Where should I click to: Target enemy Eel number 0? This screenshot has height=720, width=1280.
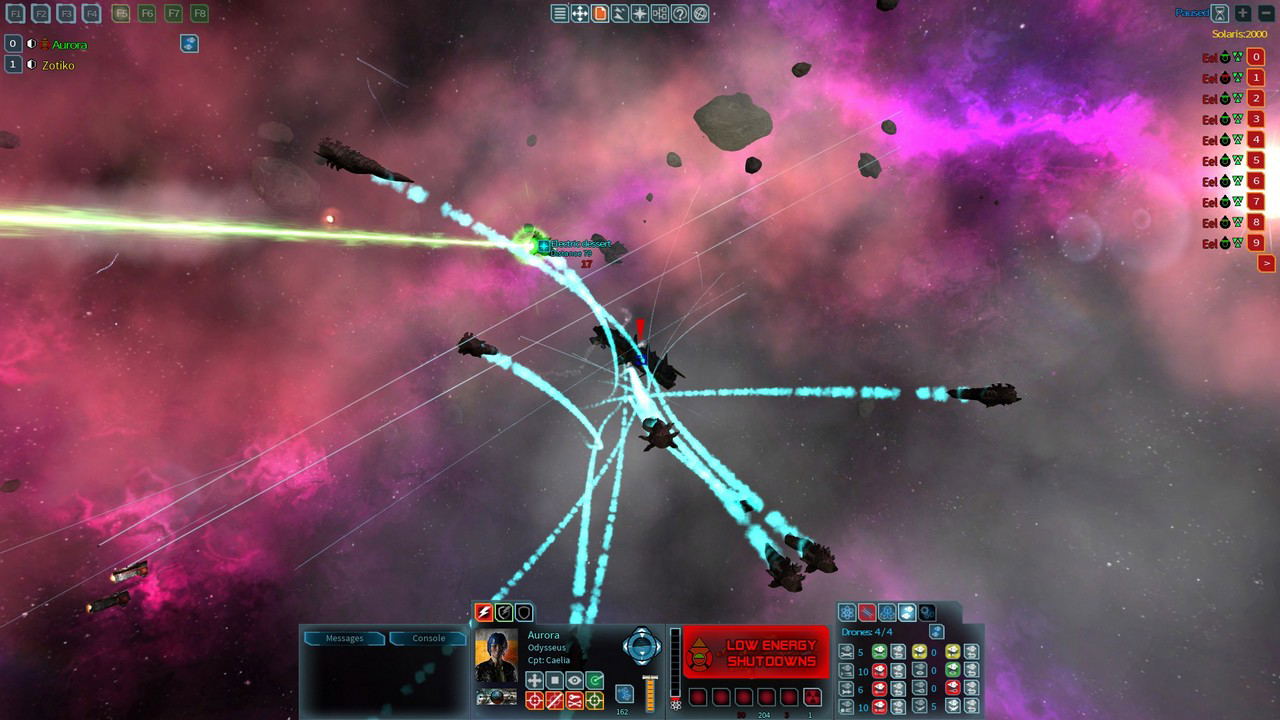coord(1256,57)
